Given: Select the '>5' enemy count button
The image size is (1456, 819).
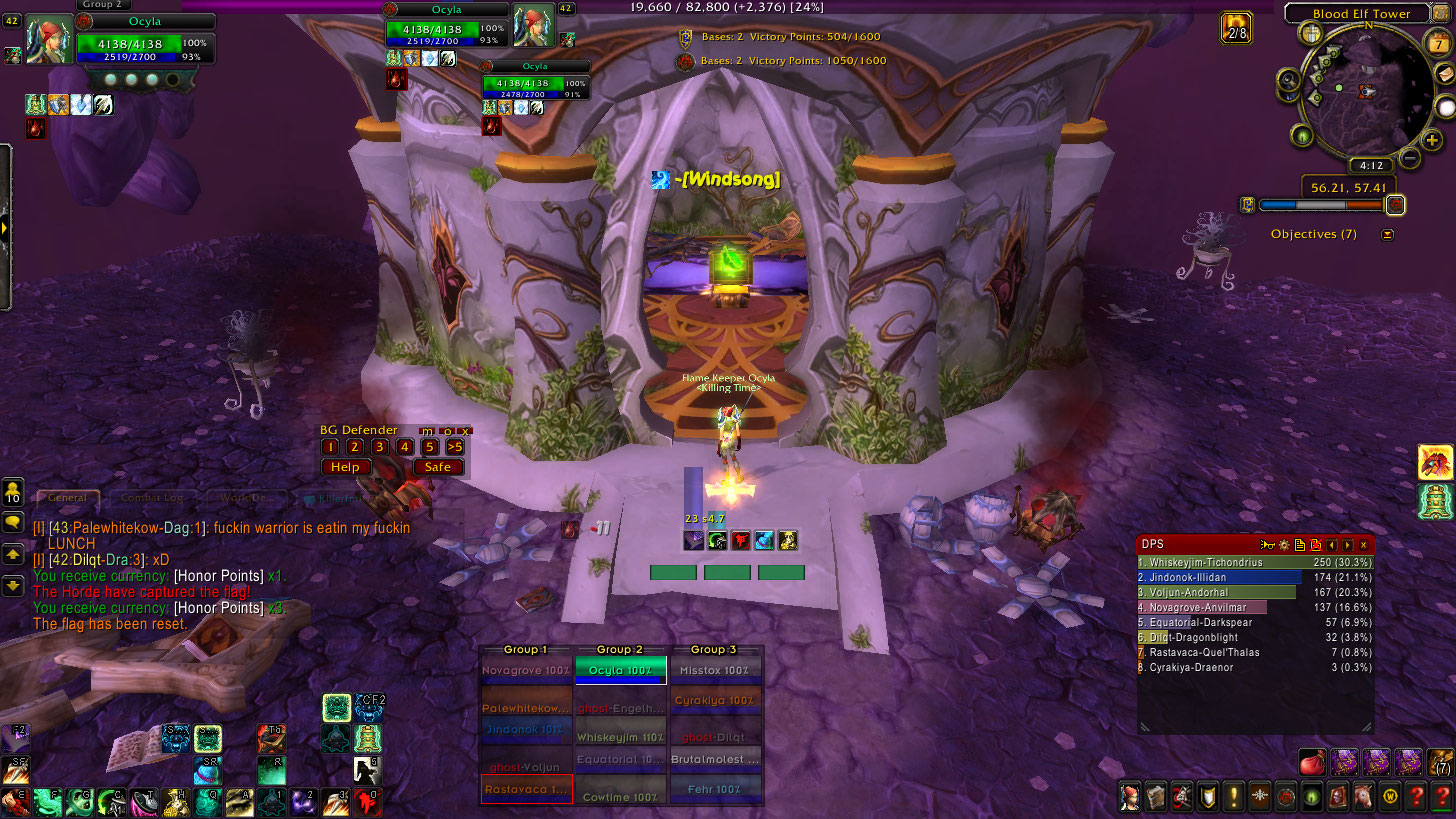Looking at the screenshot, I should click(x=454, y=447).
